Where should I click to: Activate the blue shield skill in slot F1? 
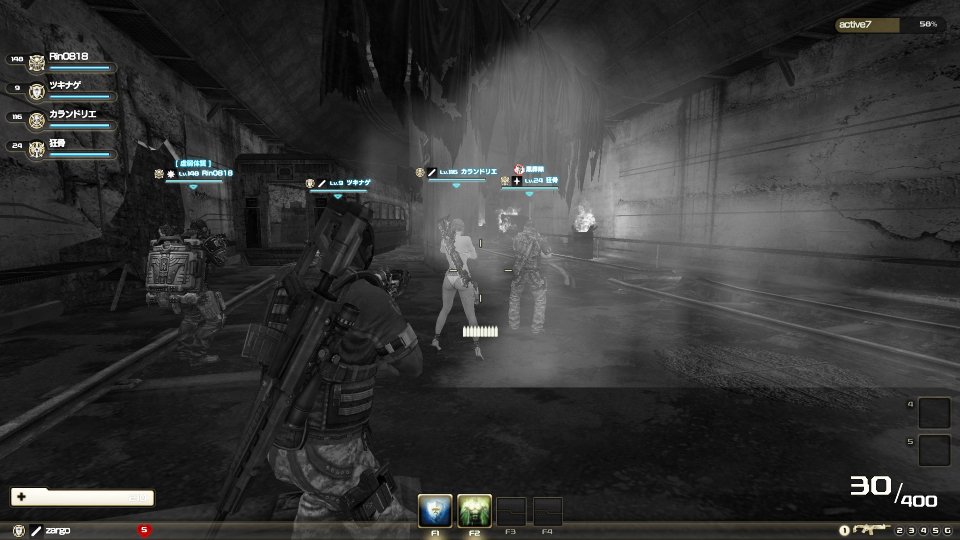436,511
